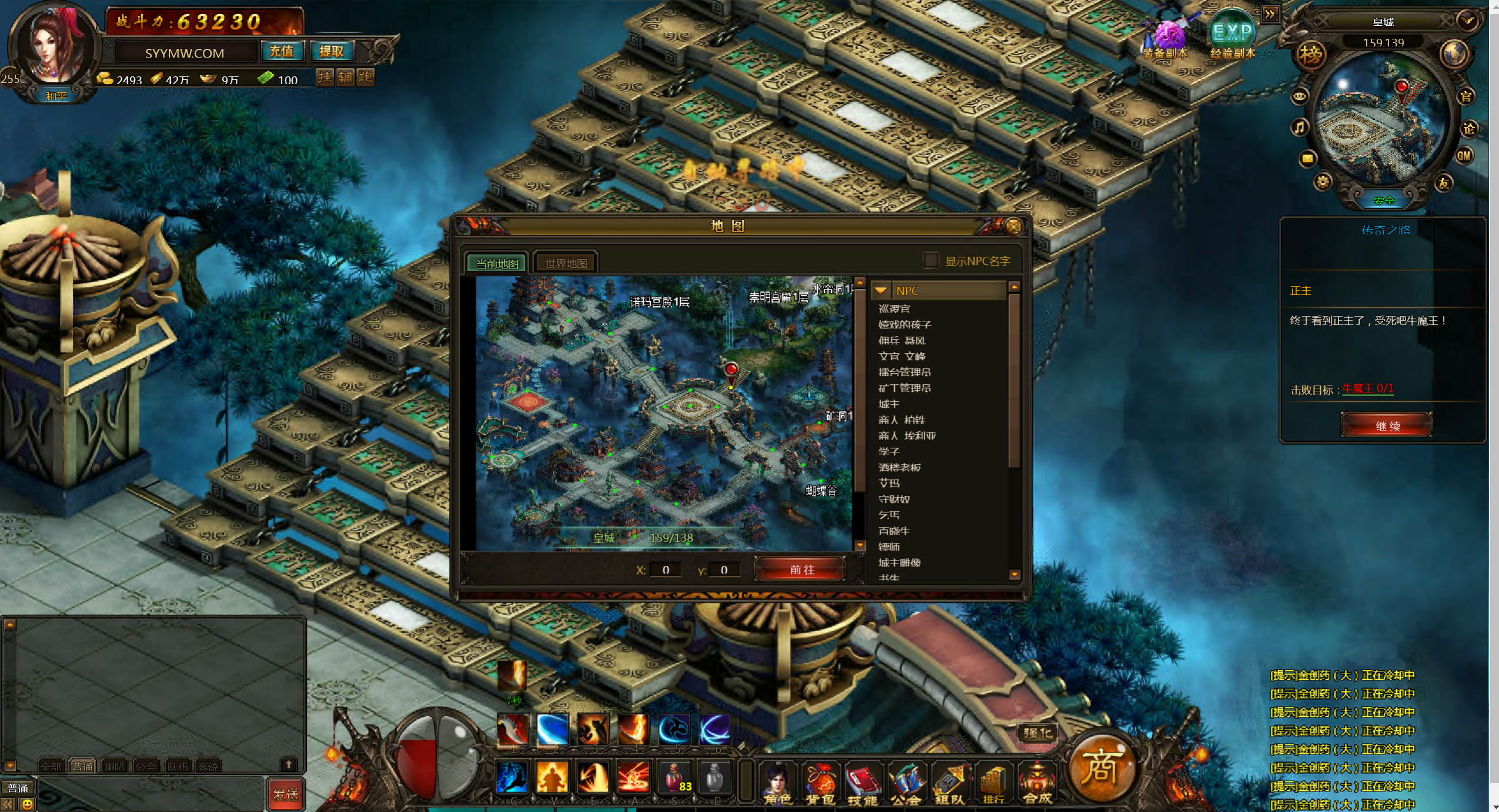Select 擂台管理员 in the NPC list
Viewport: 1499px width, 812px height.
[904, 372]
